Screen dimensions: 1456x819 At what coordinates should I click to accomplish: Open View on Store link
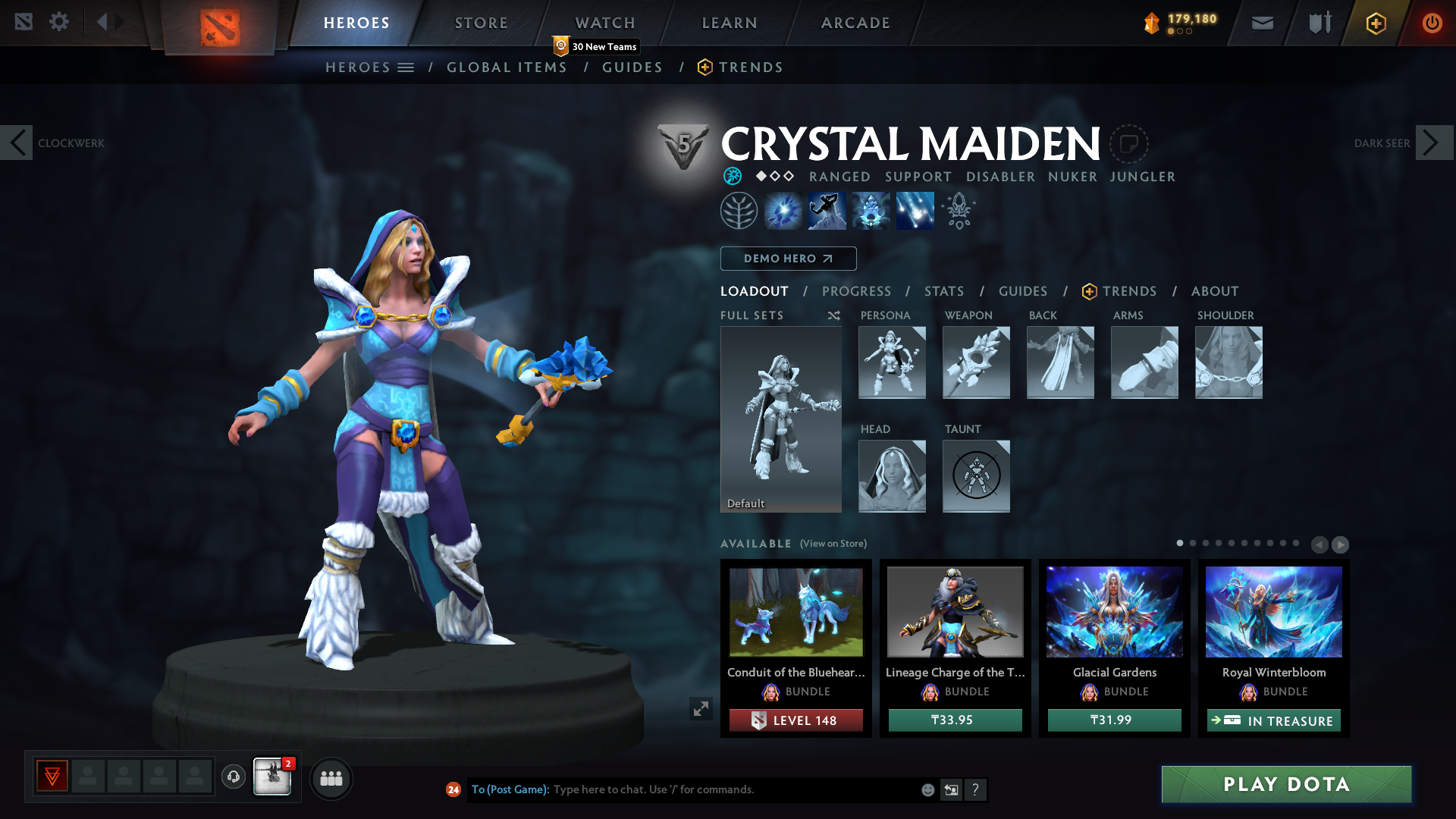pos(832,544)
